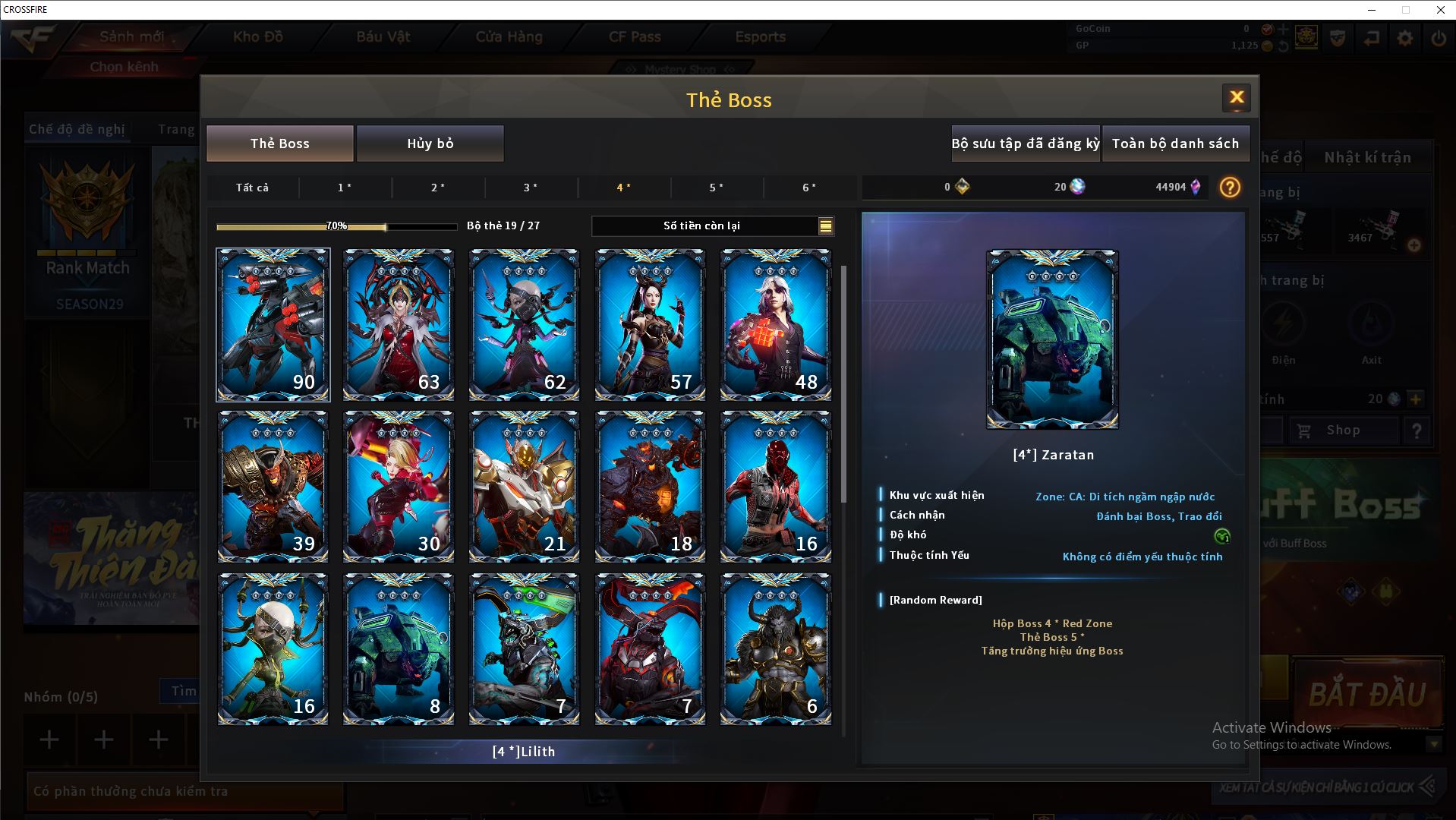Show Toàn bộ danh sách

1175,143
